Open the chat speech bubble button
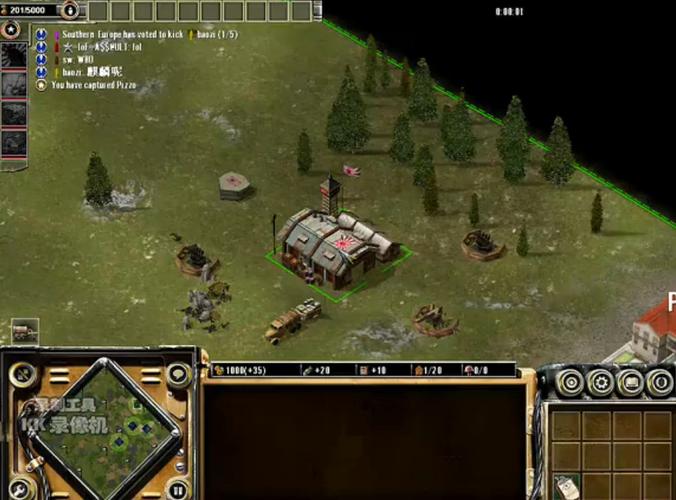Image resolution: width=676 pixels, height=500 pixels. coord(178,375)
